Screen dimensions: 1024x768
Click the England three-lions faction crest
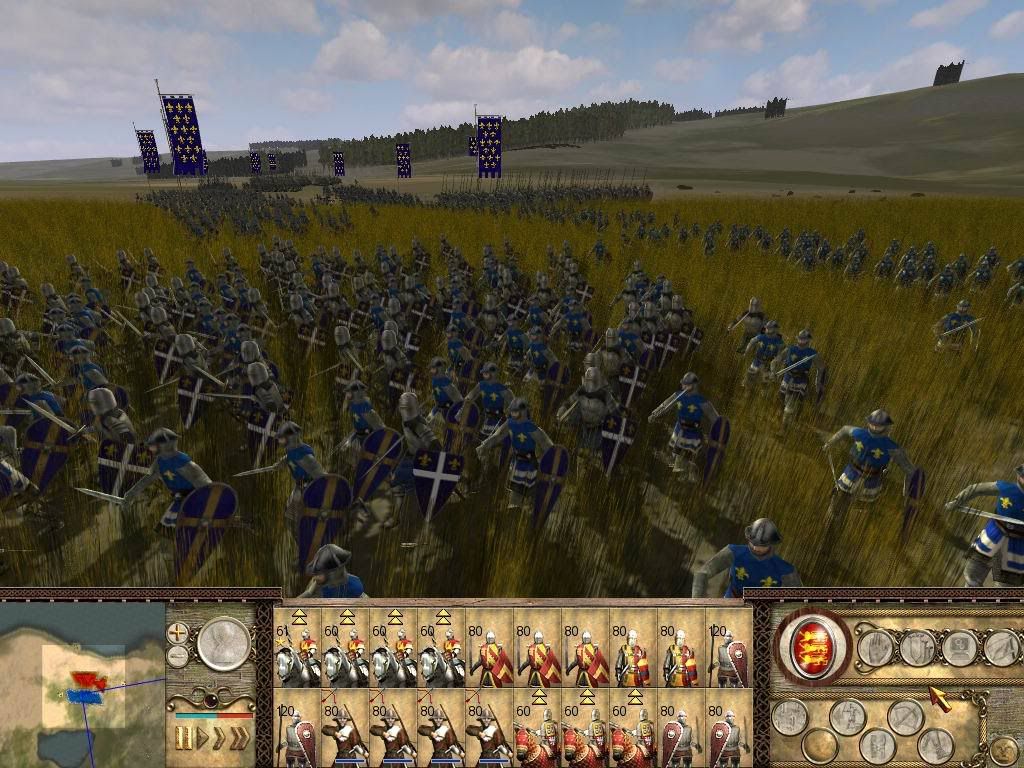tap(813, 646)
